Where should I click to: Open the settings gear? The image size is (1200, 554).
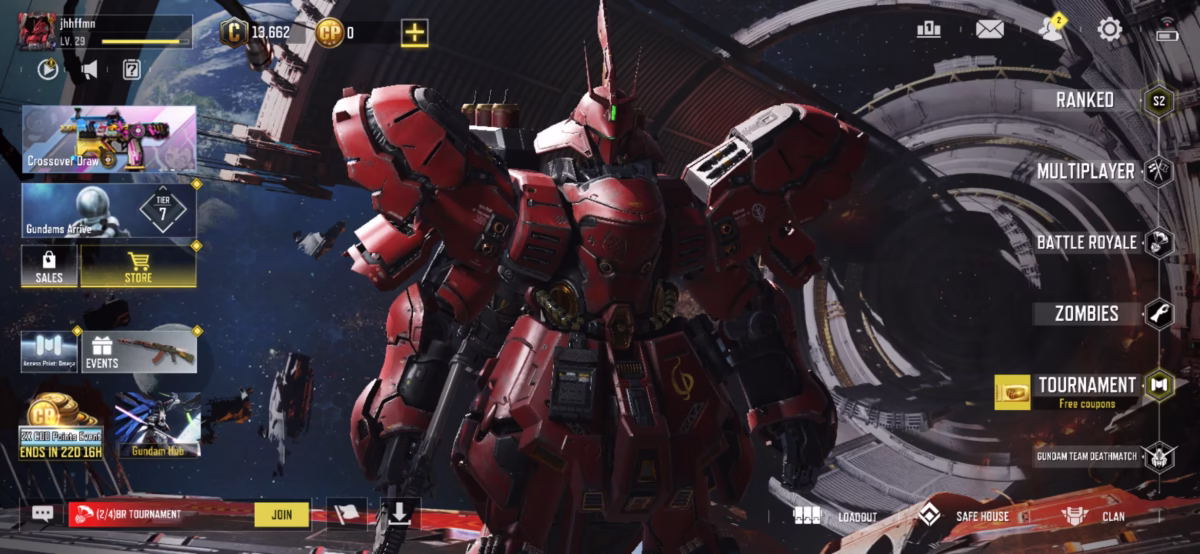pyautogui.click(x=1109, y=29)
